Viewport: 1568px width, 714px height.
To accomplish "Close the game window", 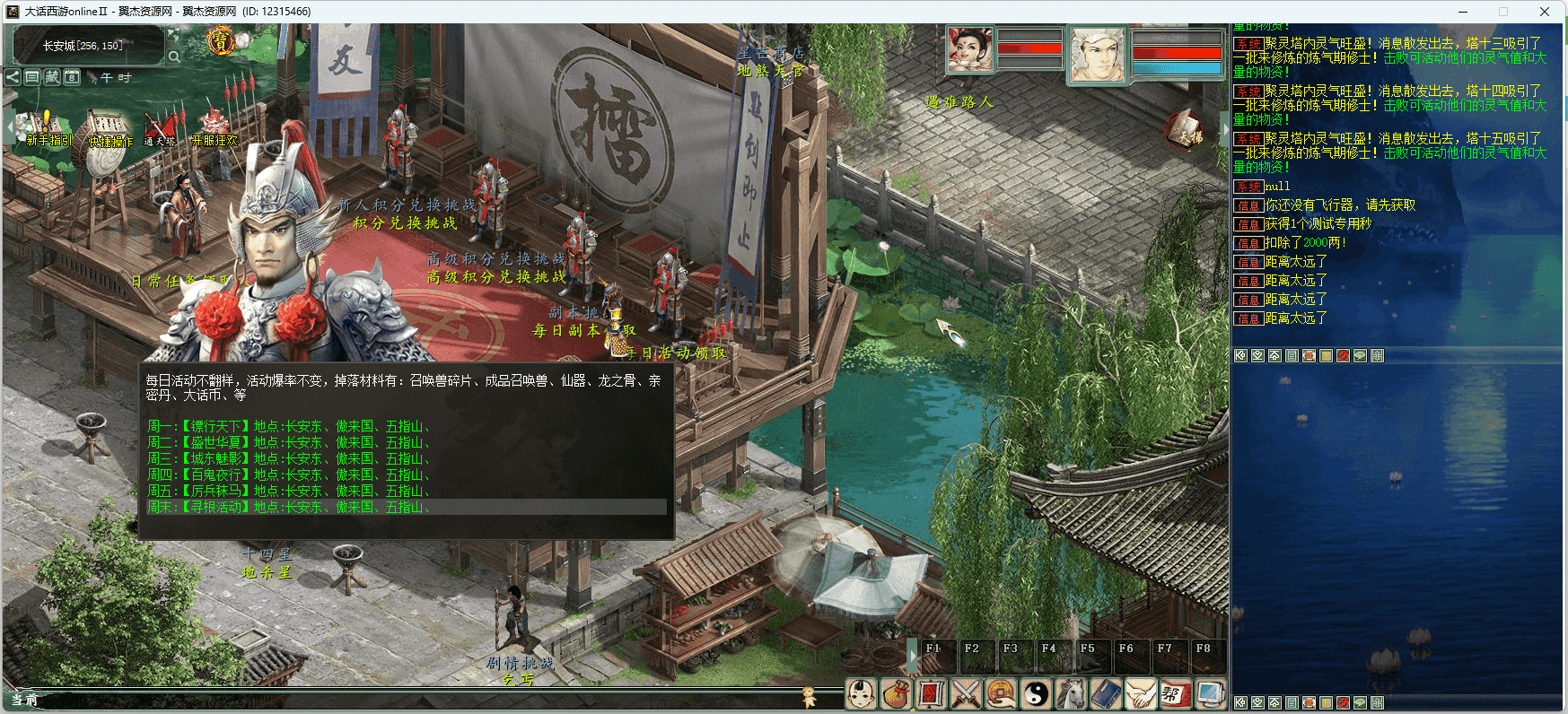I will tap(1545, 12).
